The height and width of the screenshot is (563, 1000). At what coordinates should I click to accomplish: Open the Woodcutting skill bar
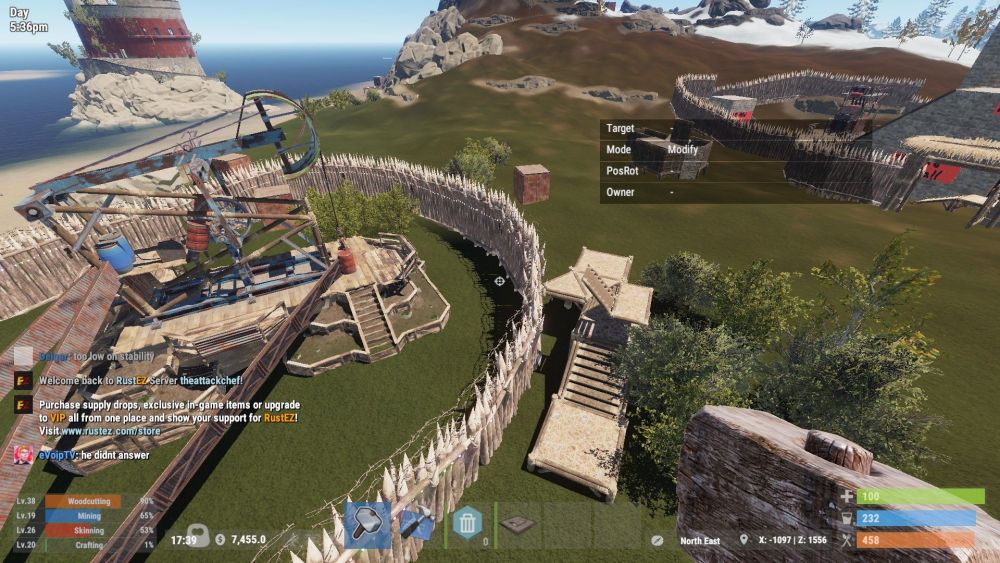coord(82,501)
